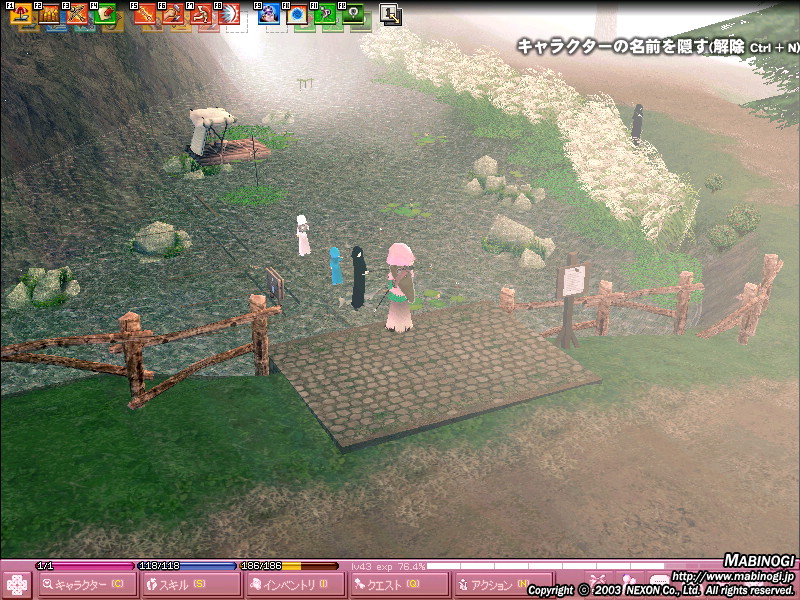Viewport: 800px width, 600px height.
Task: Click the pink flower main menu button
Action: [x=17, y=584]
